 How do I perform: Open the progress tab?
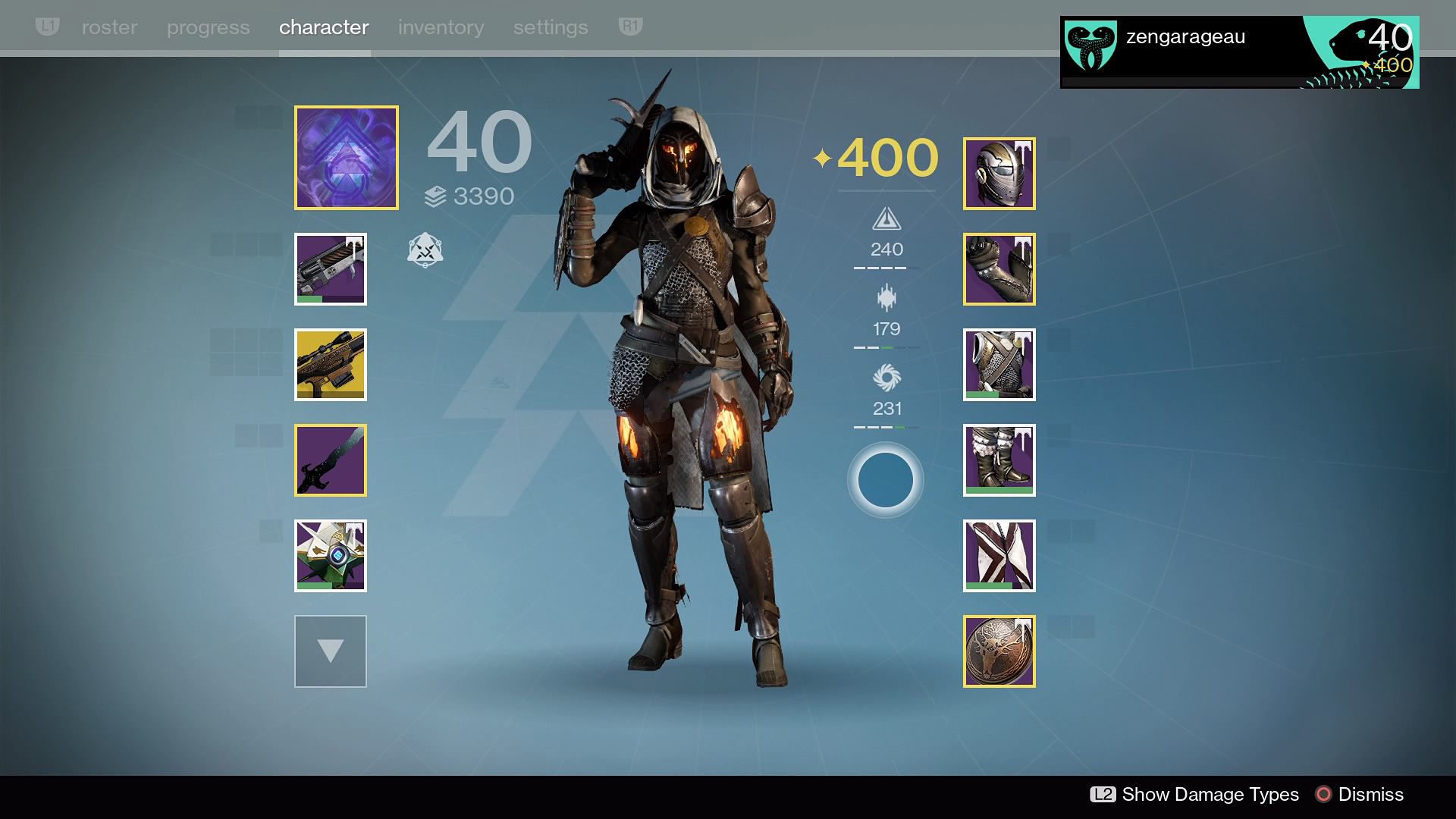(x=208, y=27)
